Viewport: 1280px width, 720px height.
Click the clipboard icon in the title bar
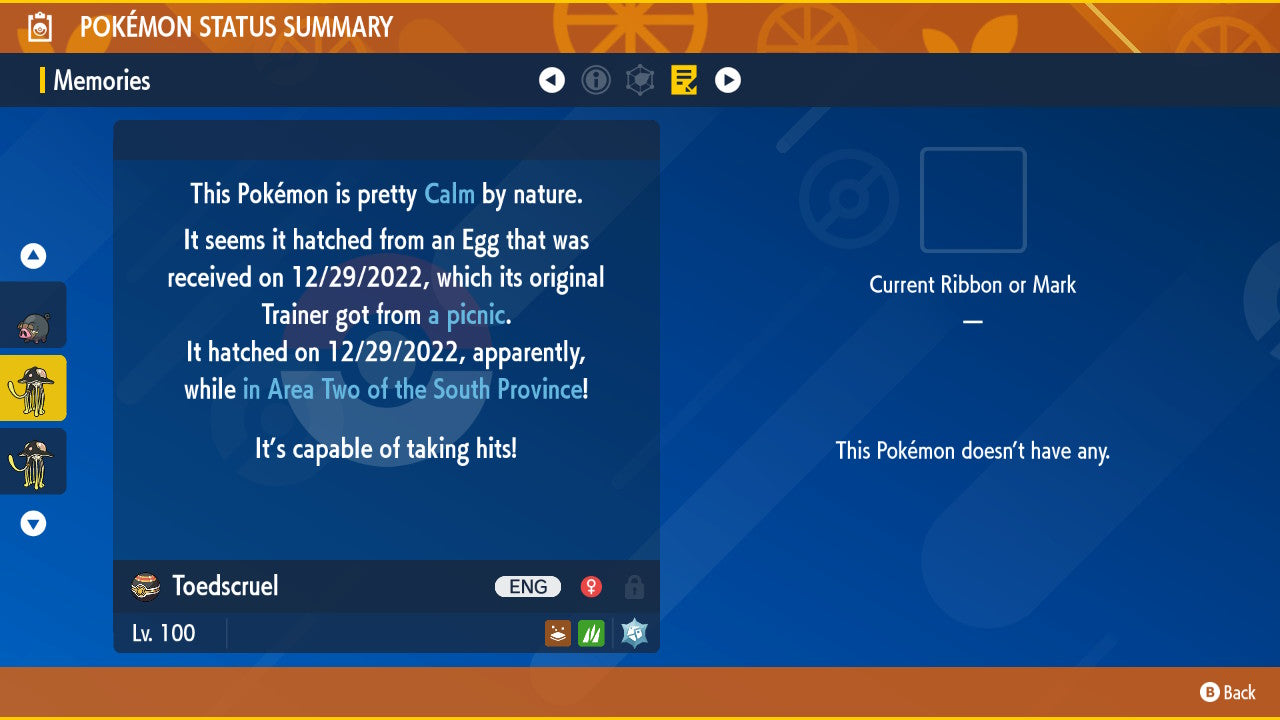[x=38, y=27]
